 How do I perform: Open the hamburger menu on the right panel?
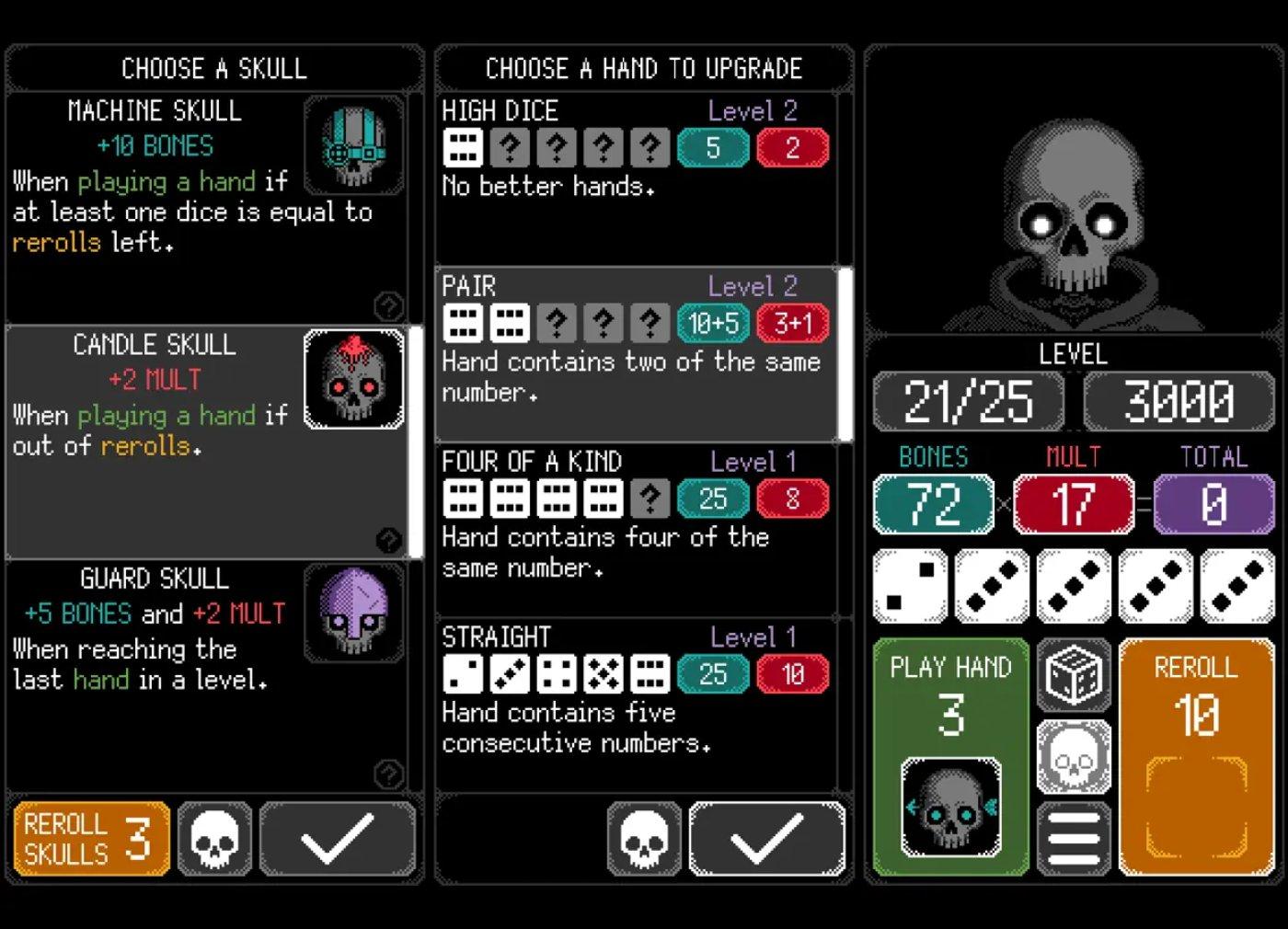[1073, 836]
